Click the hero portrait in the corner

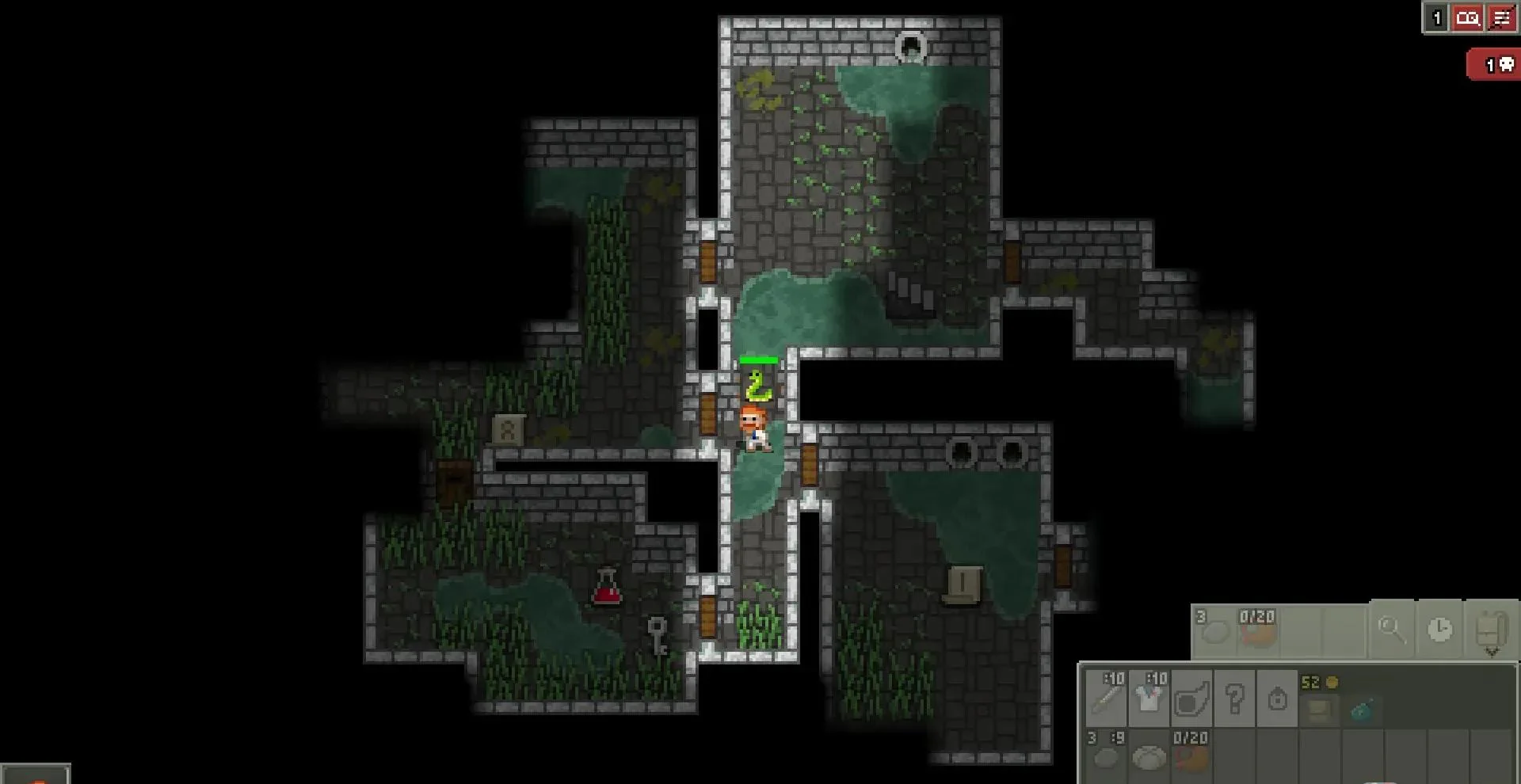pos(36,774)
